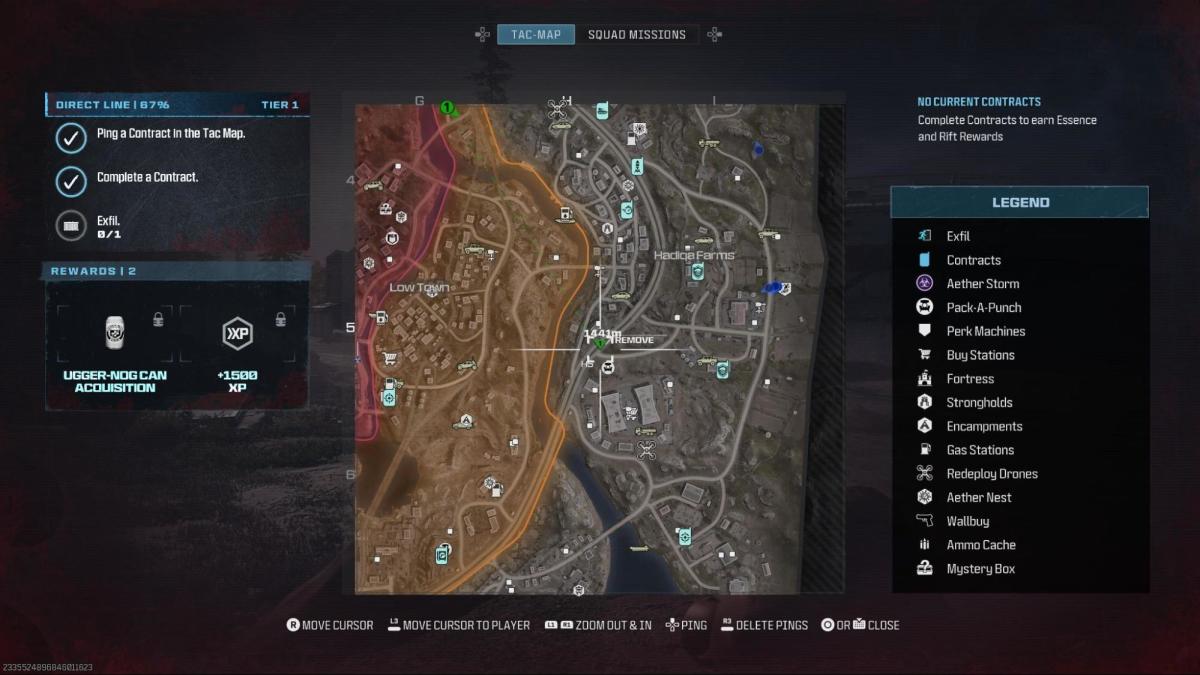Screen dimensions: 1200x675
Task: Select Gas Stations legend entry
Action: tap(980, 450)
